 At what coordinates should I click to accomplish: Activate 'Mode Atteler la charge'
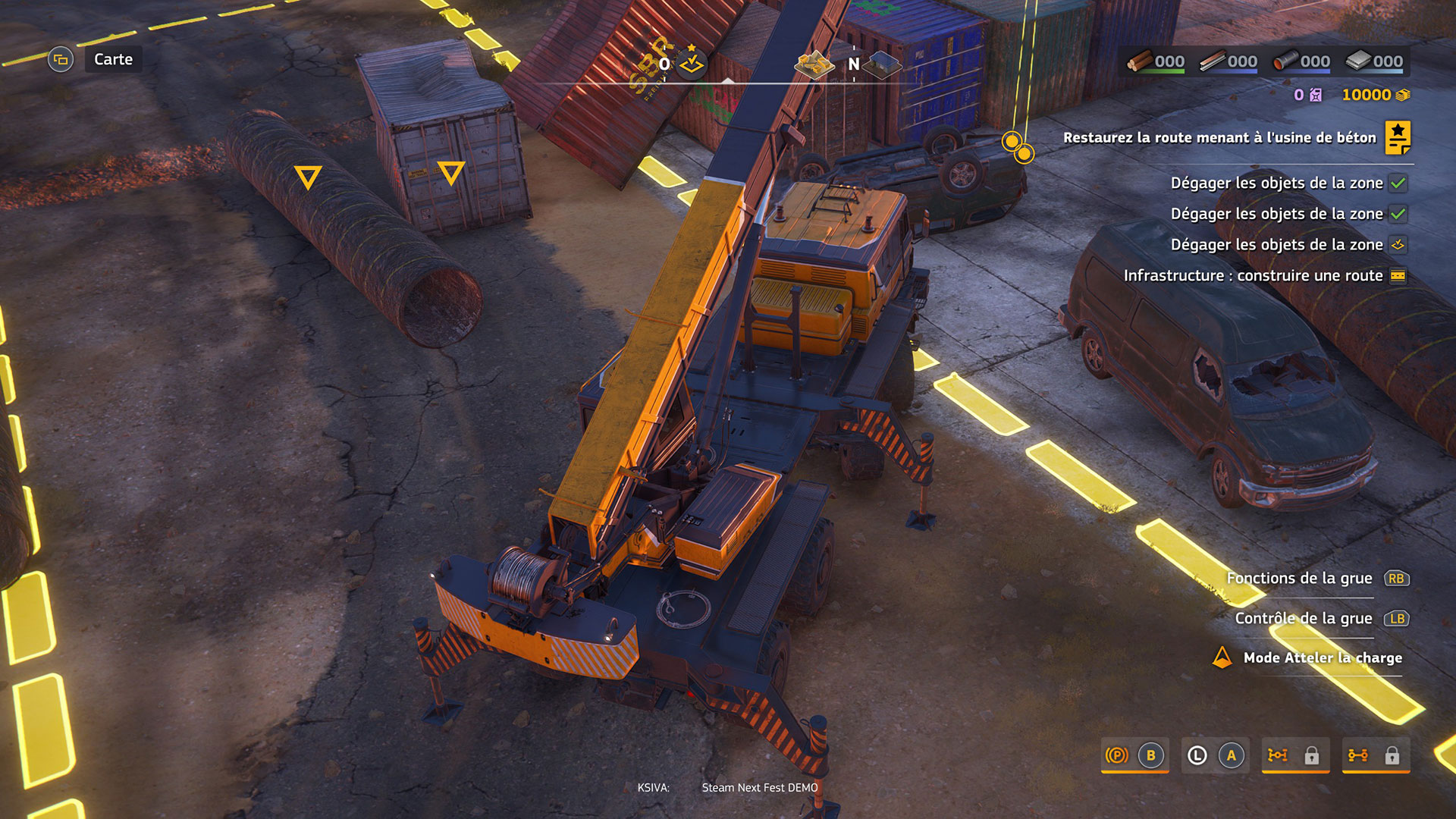pos(1322,658)
